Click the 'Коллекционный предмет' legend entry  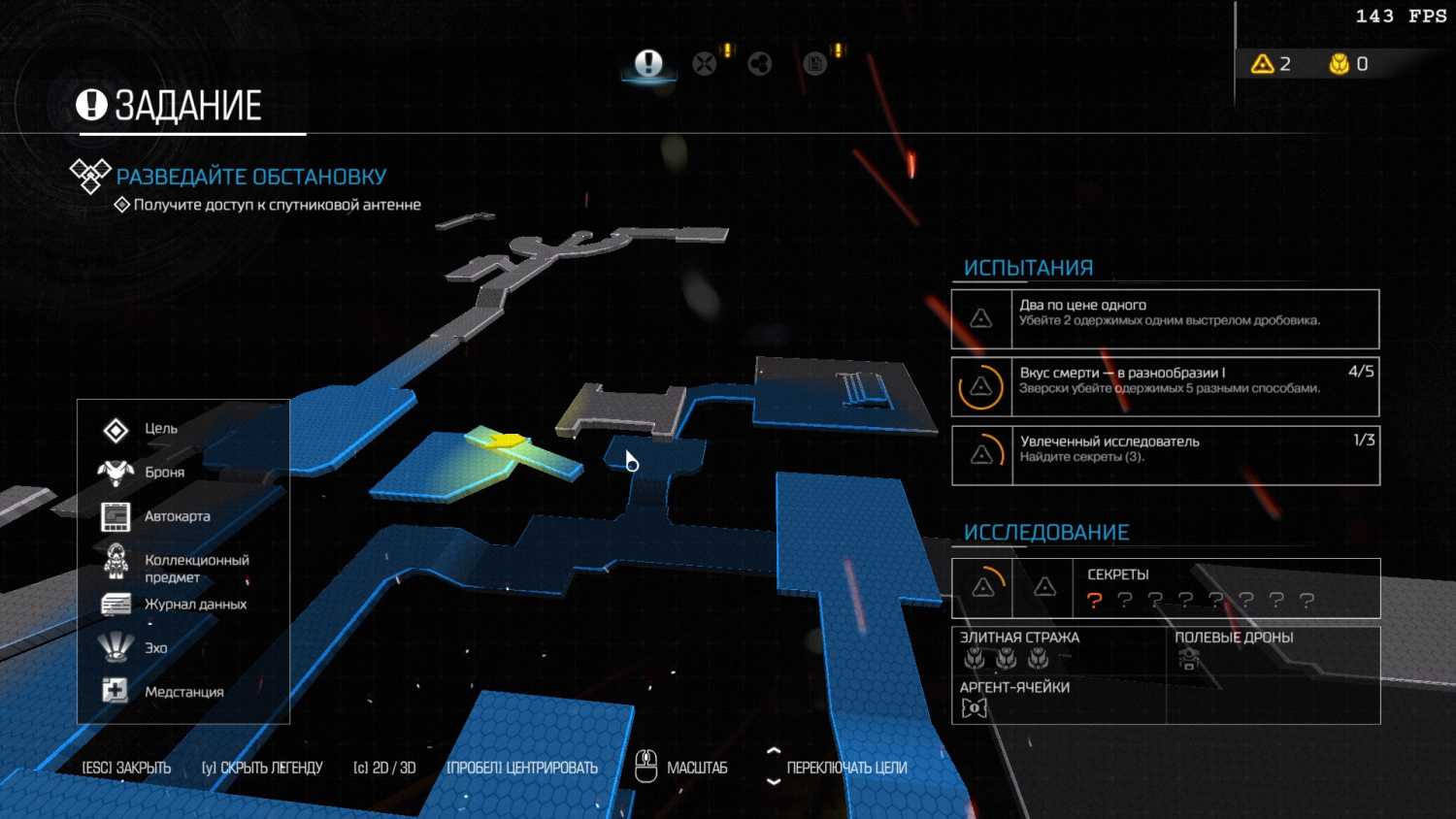(195, 569)
